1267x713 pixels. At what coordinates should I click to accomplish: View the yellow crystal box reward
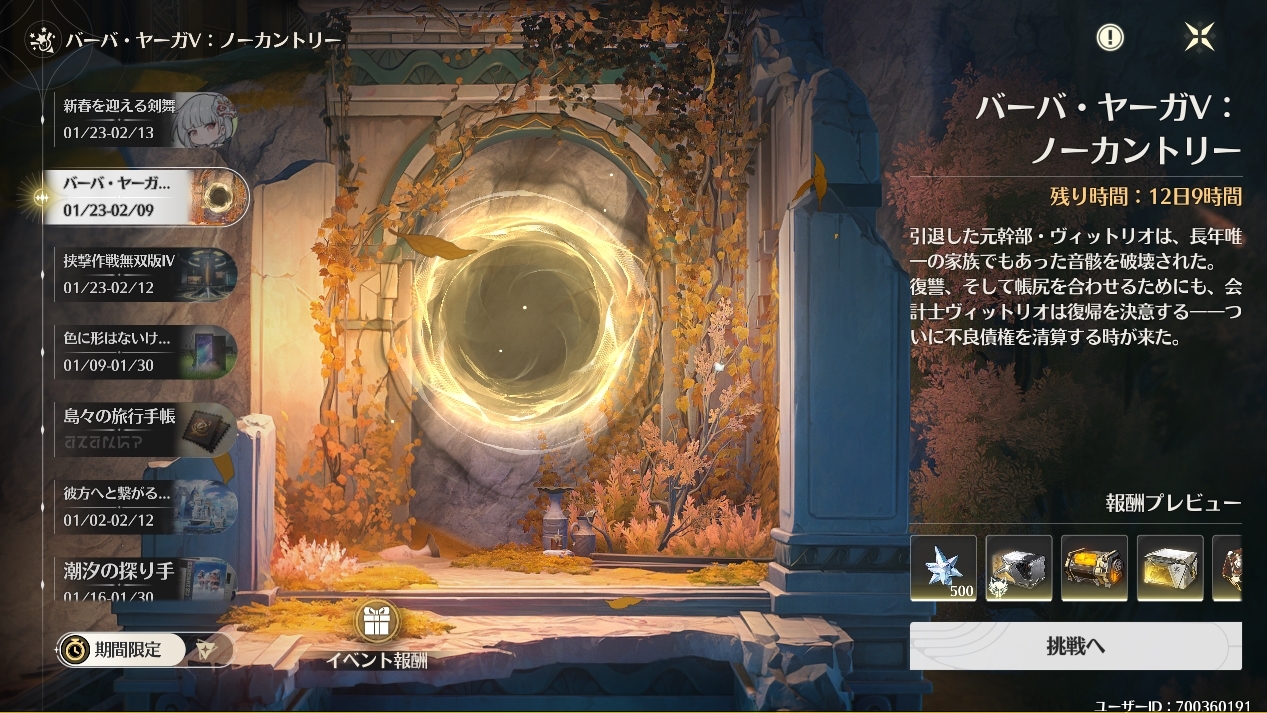click(1170, 568)
